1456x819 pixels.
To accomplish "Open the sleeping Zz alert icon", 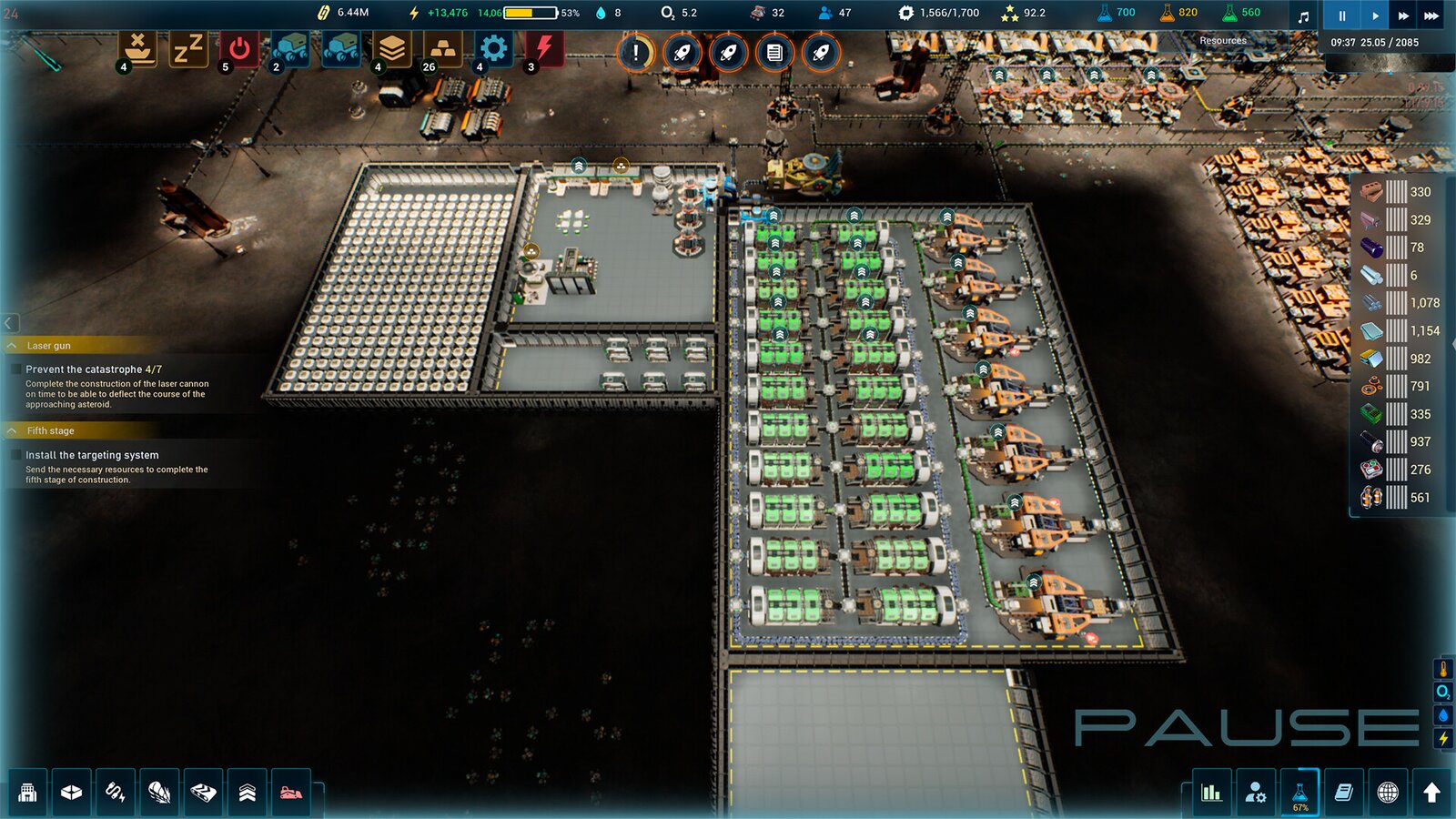I will click(x=187, y=49).
